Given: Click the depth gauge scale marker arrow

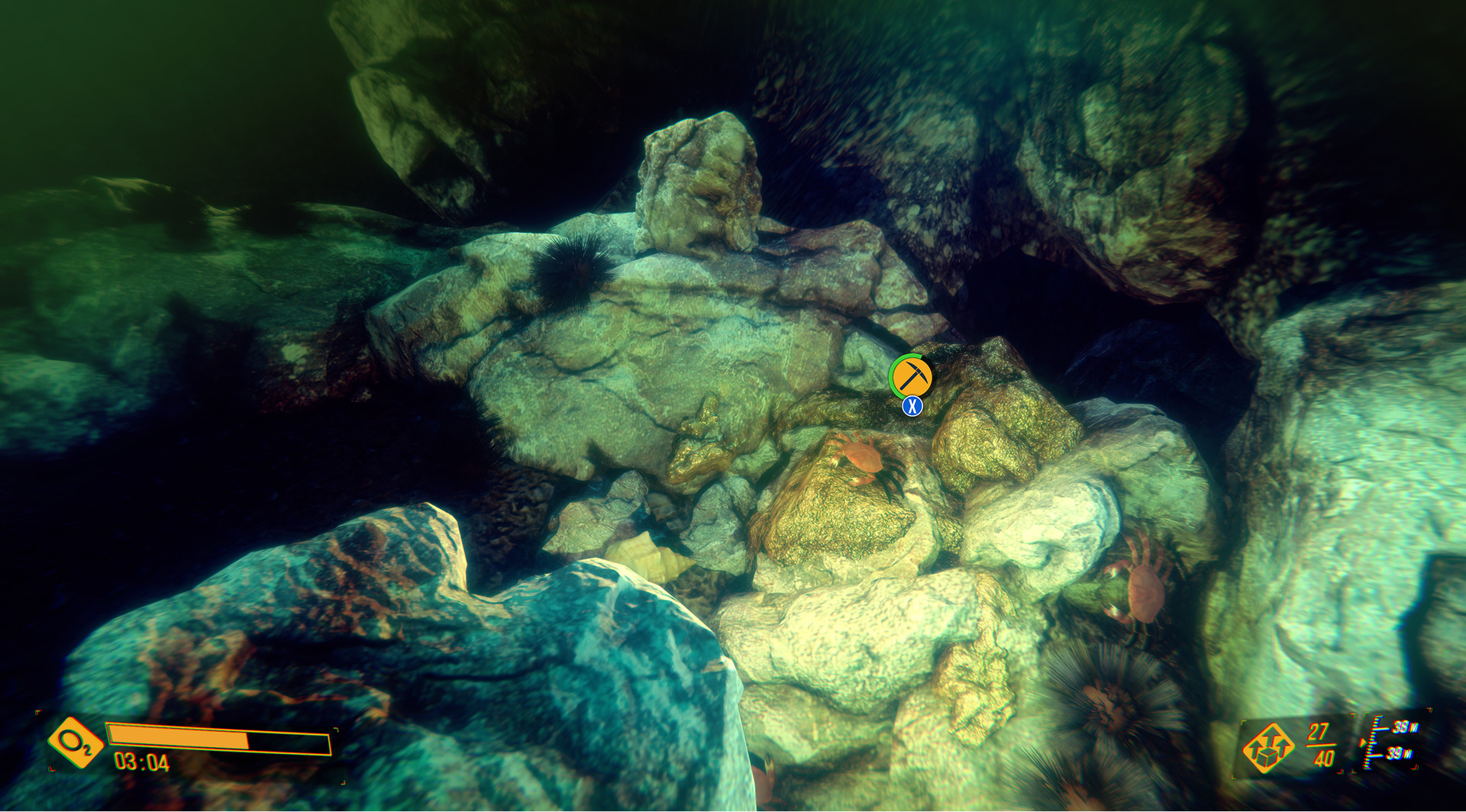Looking at the screenshot, I should tap(1363, 742).
